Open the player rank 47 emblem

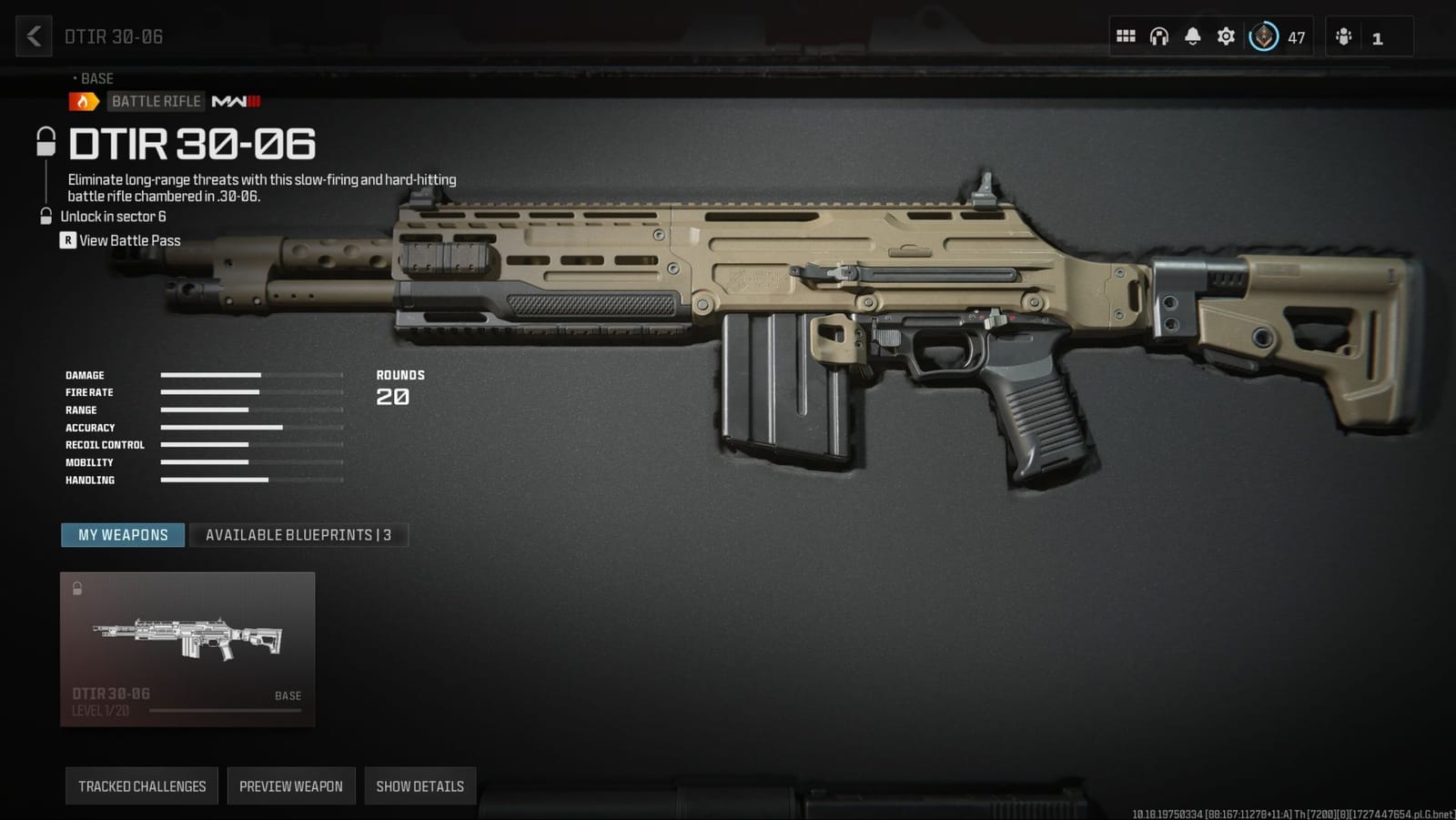click(1264, 36)
